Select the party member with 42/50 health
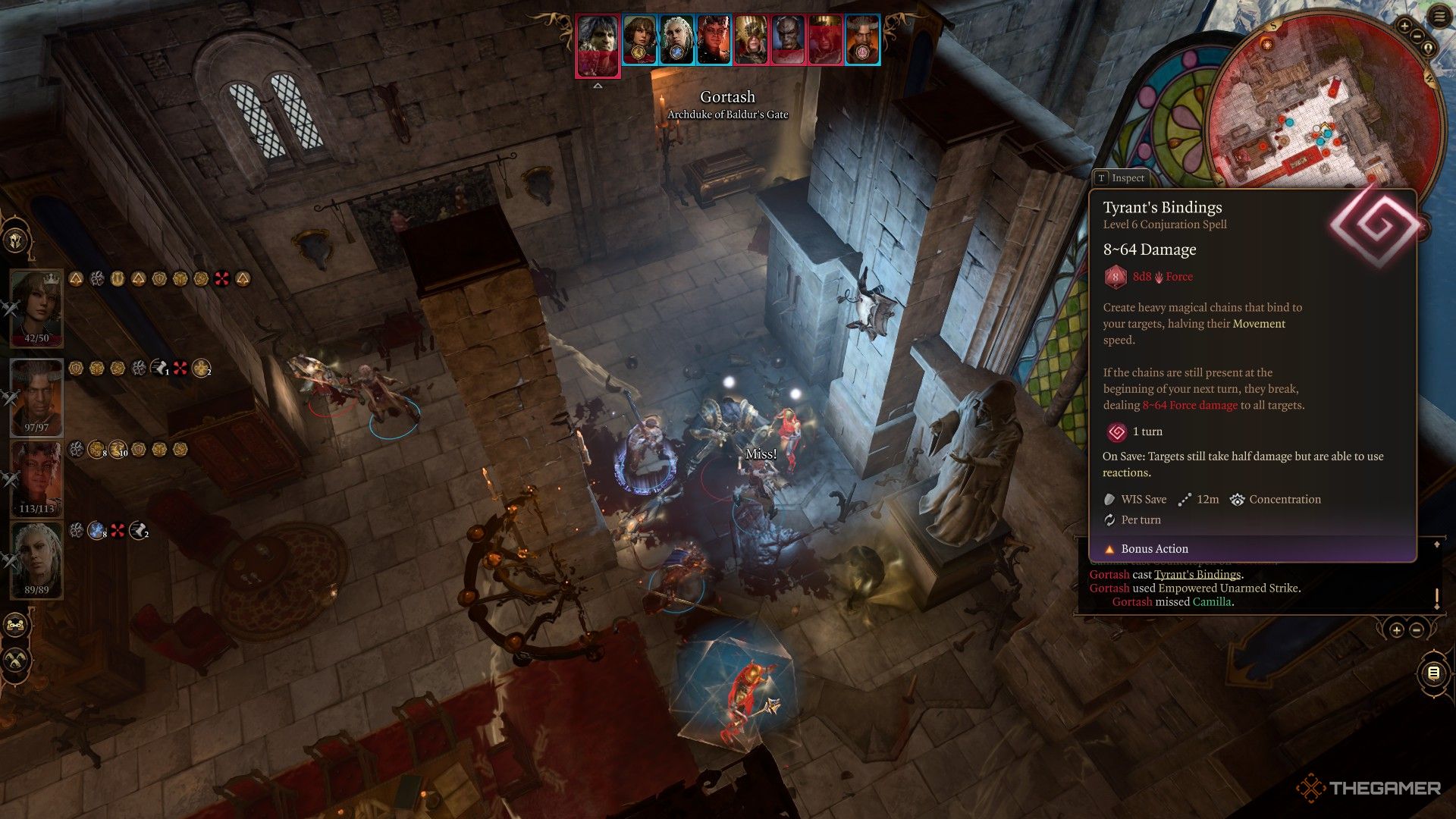This screenshot has height=819, width=1456. pyautogui.click(x=36, y=303)
